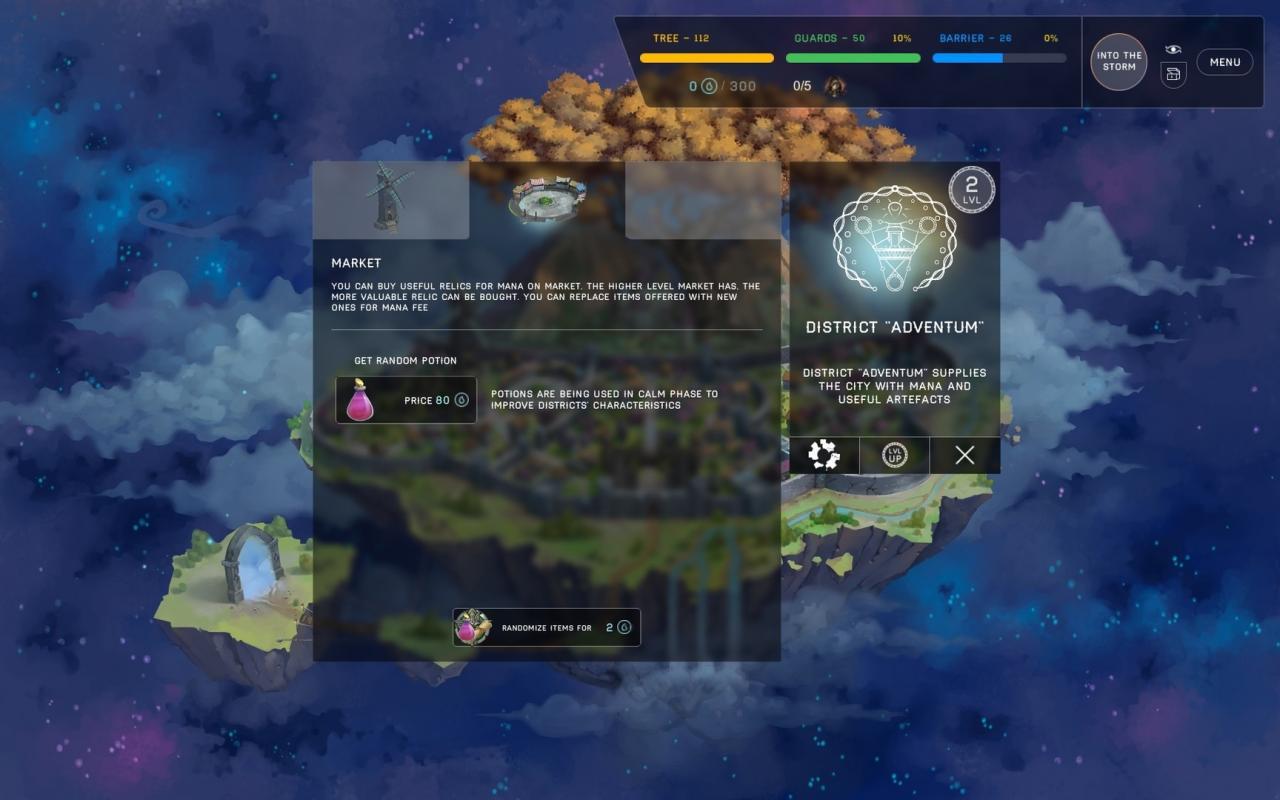The image size is (1280, 800).
Task: Select the market building tab
Action: (546, 199)
